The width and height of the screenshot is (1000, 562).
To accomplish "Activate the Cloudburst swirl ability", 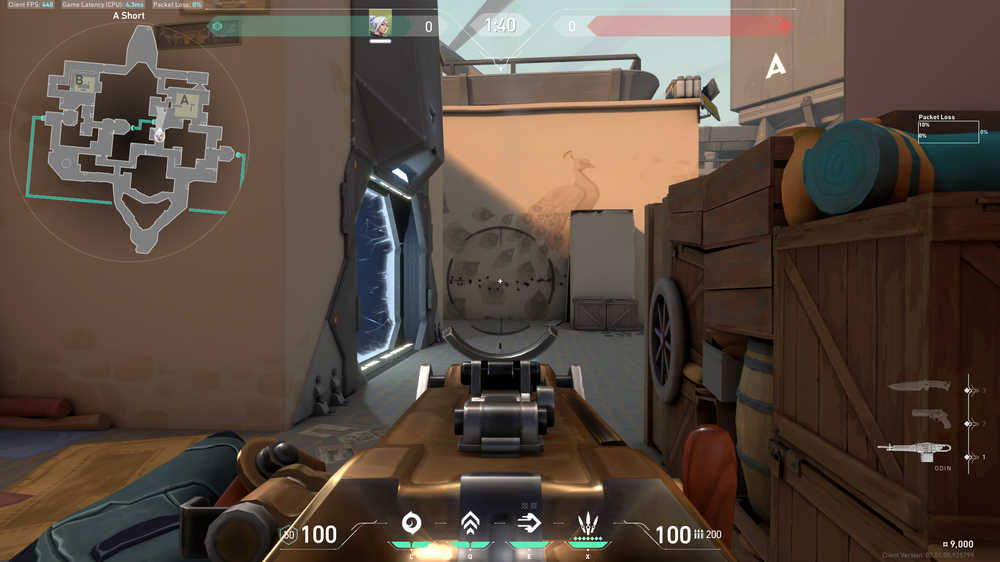I will click(x=410, y=523).
